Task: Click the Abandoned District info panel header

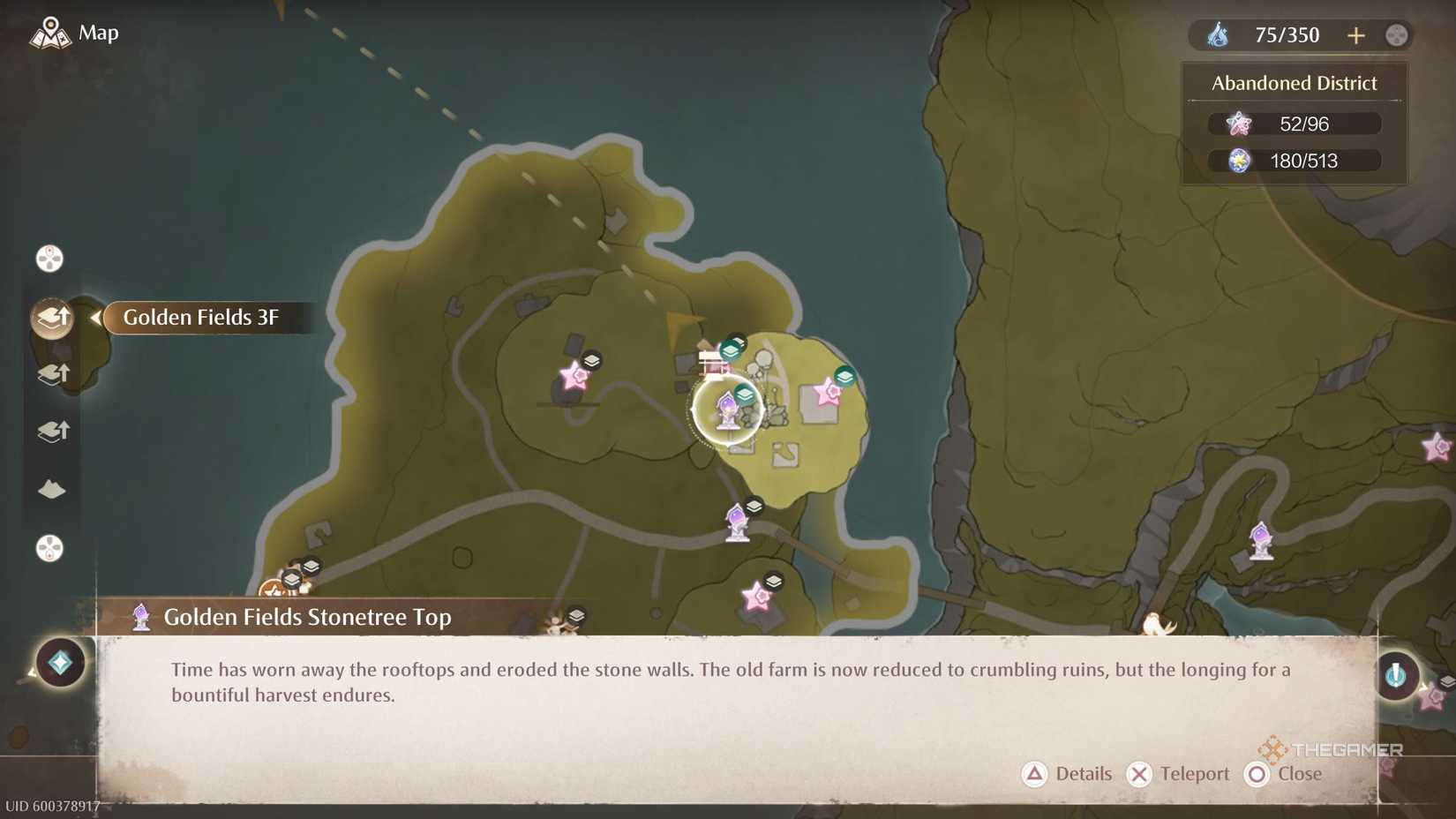Action: pyautogui.click(x=1294, y=82)
